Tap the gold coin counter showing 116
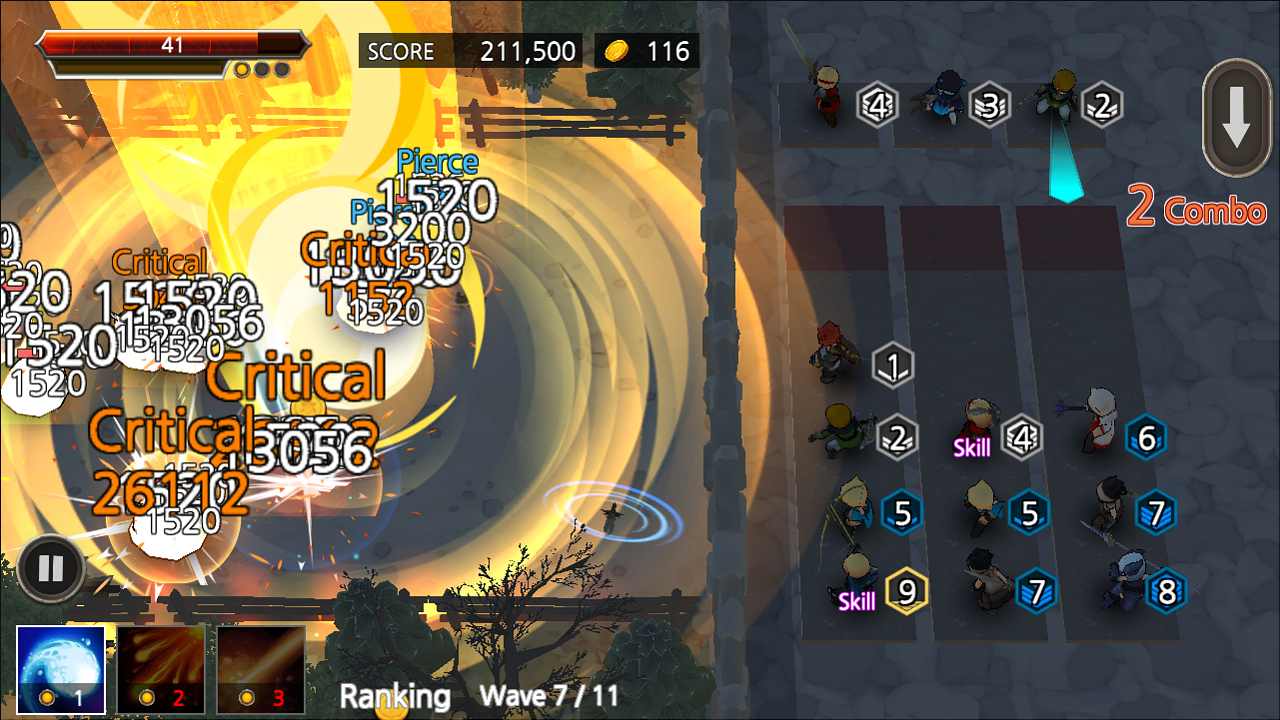 pyautogui.click(x=646, y=50)
